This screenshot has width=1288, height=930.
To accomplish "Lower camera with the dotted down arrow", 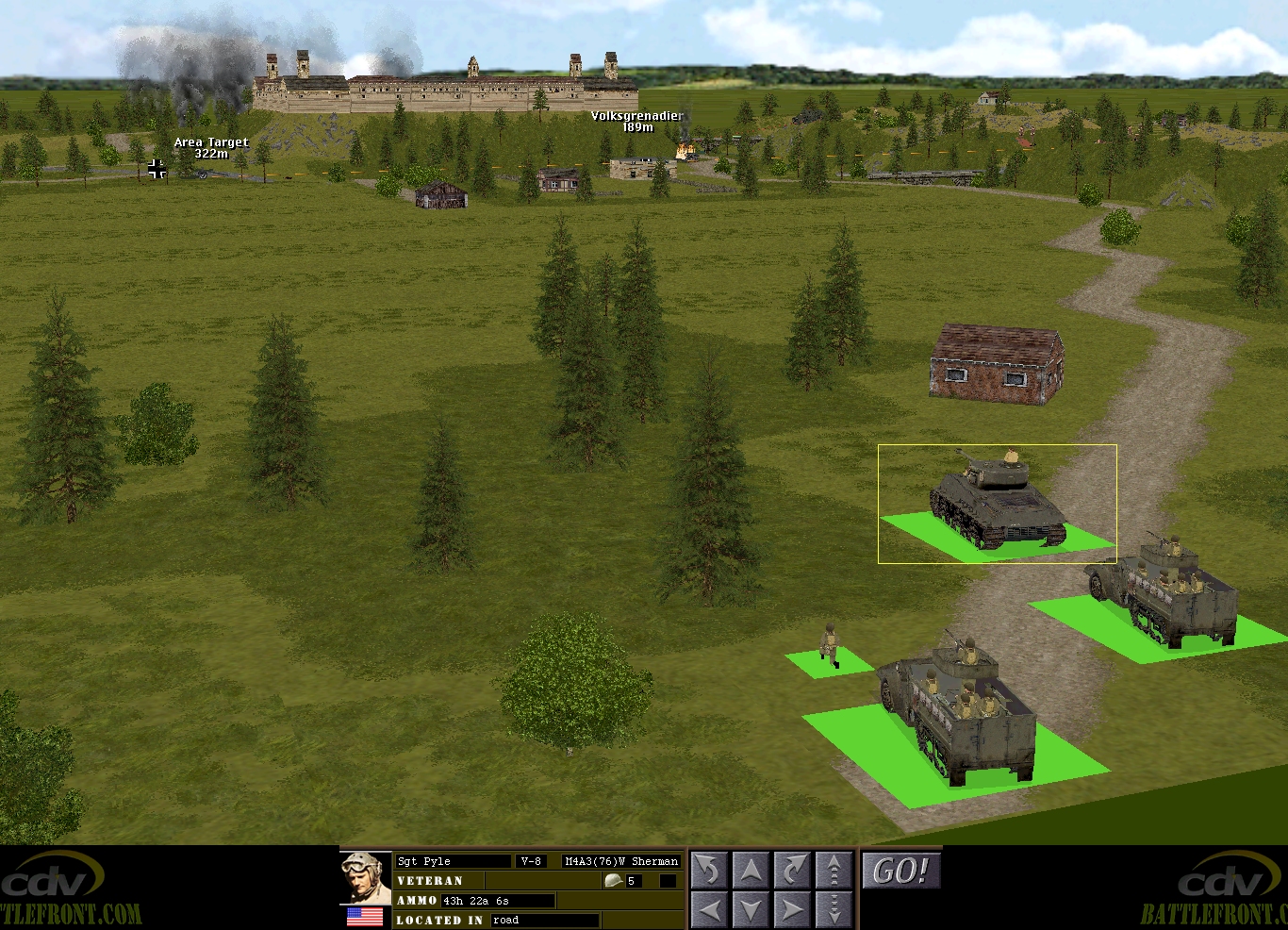I will click(834, 910).
